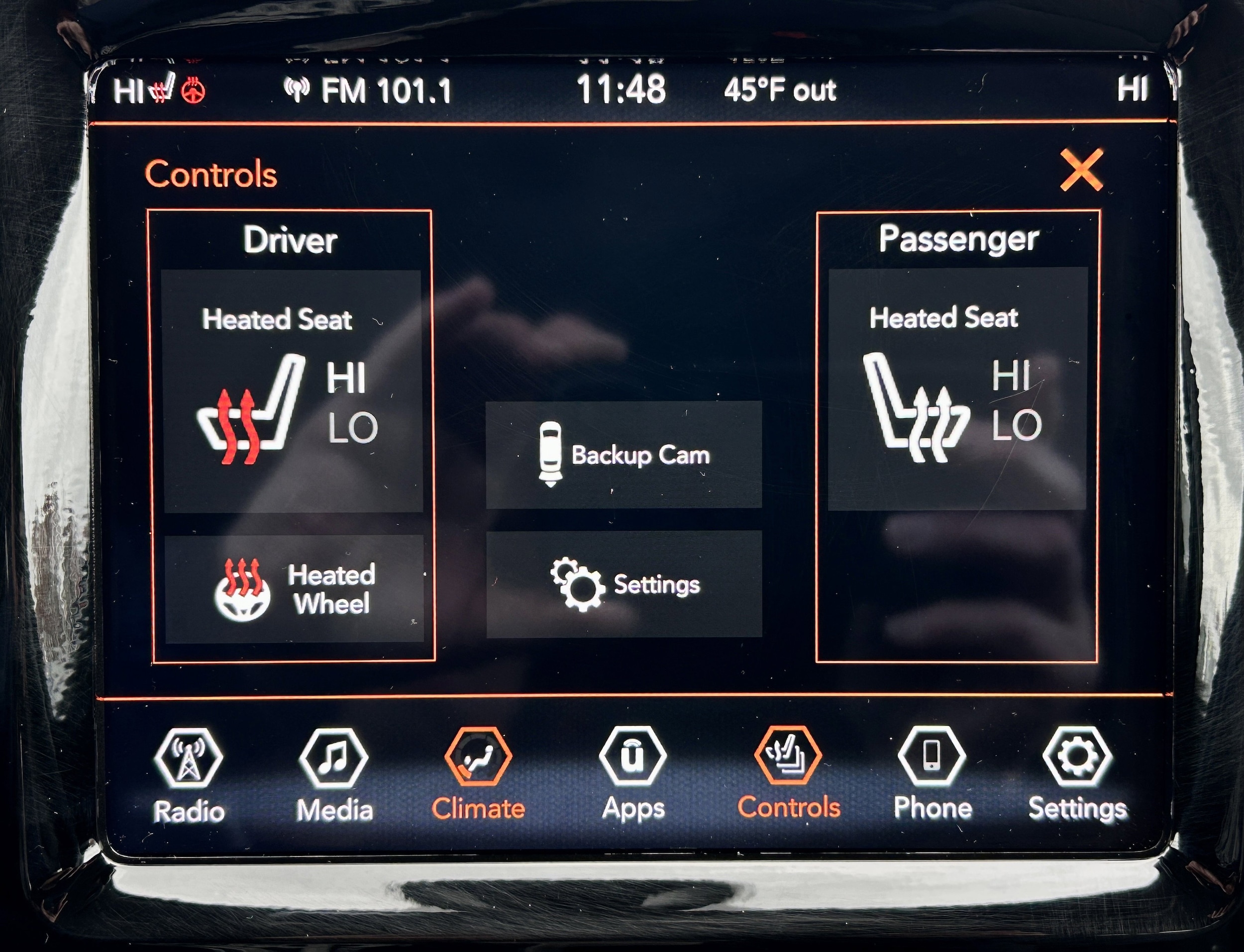Open the Backup Cam view
The height and width of the screenshot is (952, 1244).
(623, 455)
